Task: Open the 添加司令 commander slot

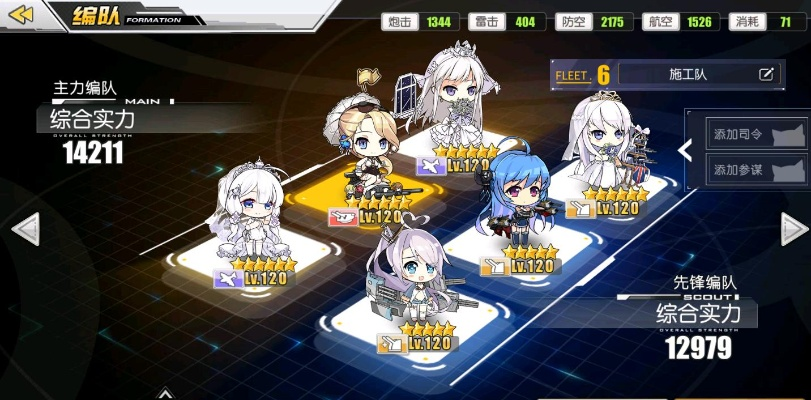Action: [757, 134]
